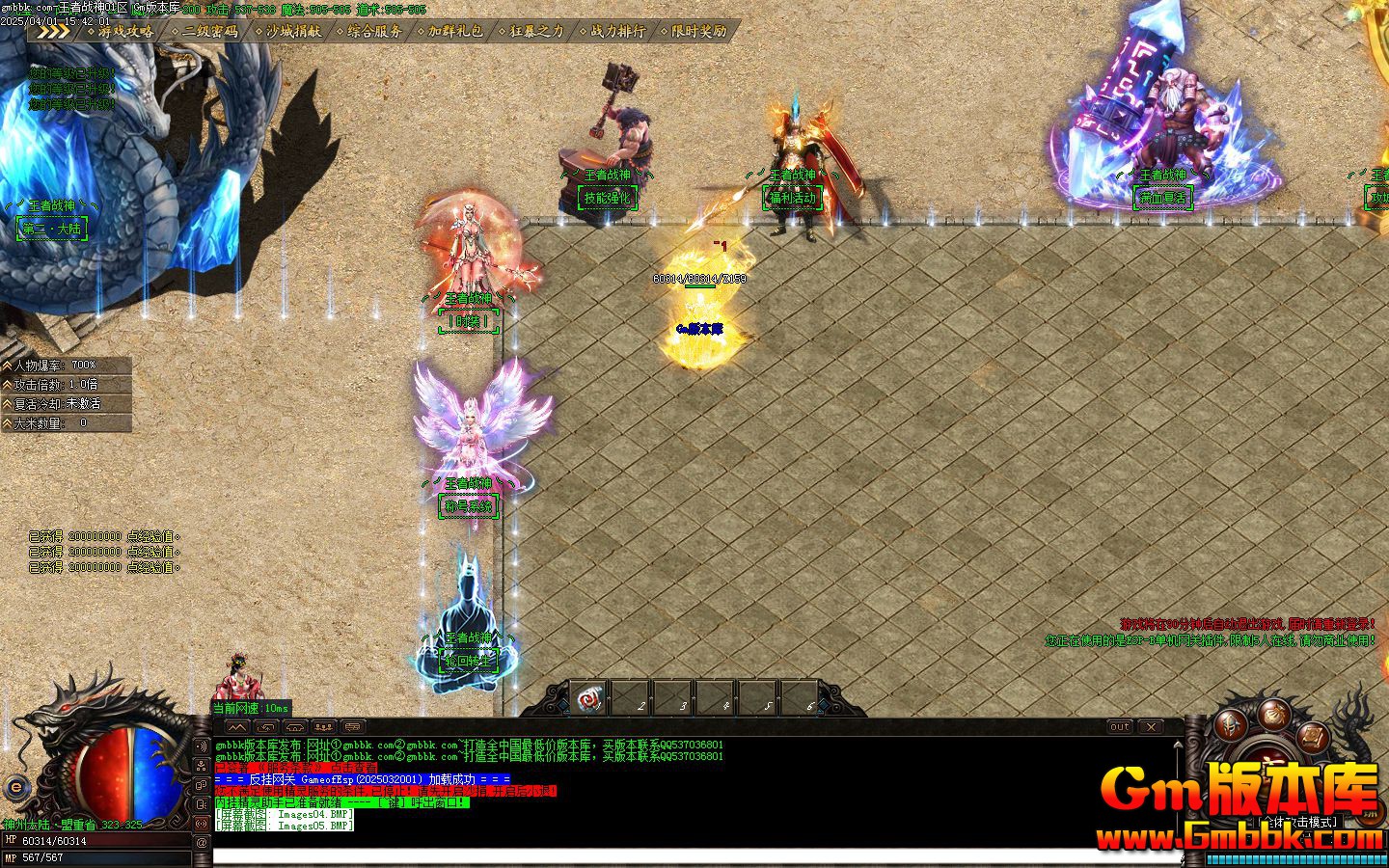This screenshot has width=1389, height=868.
Task: Click the 已转发《服务条款》 red chat link
Action: pos(295,768)
